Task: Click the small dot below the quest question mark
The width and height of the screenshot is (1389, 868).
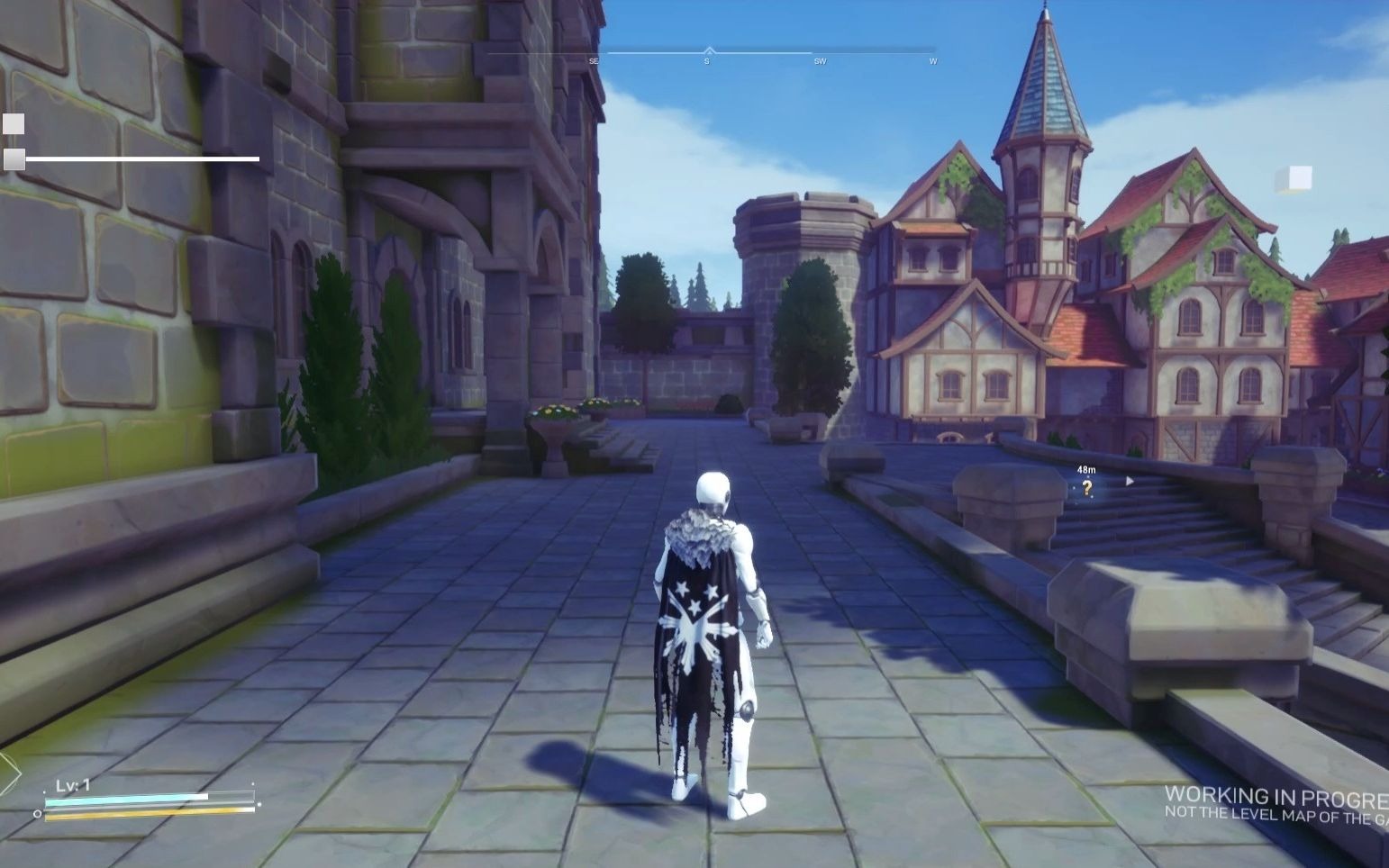Action: [x=1092, y=496]
